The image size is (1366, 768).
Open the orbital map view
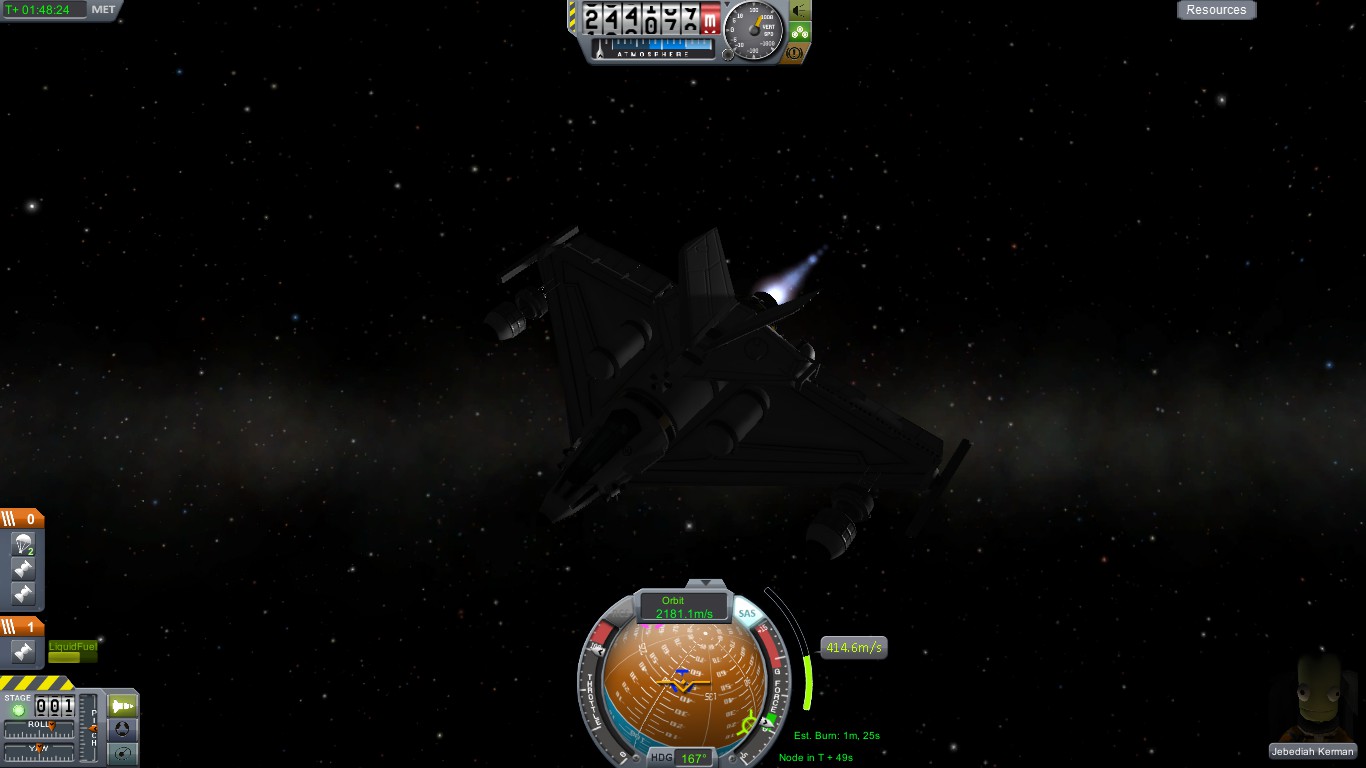tap(122, 754)
